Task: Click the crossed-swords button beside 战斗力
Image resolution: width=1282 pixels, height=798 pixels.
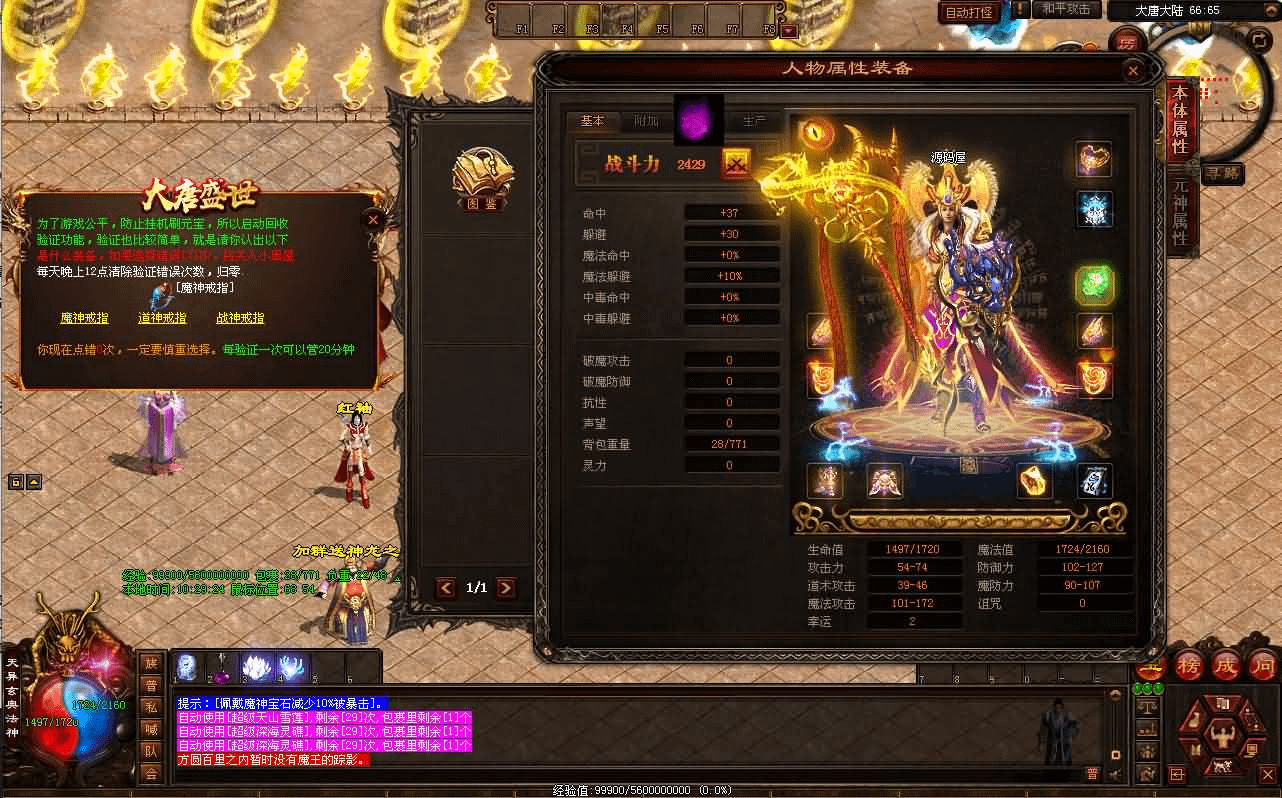Action: coord(736,164)
